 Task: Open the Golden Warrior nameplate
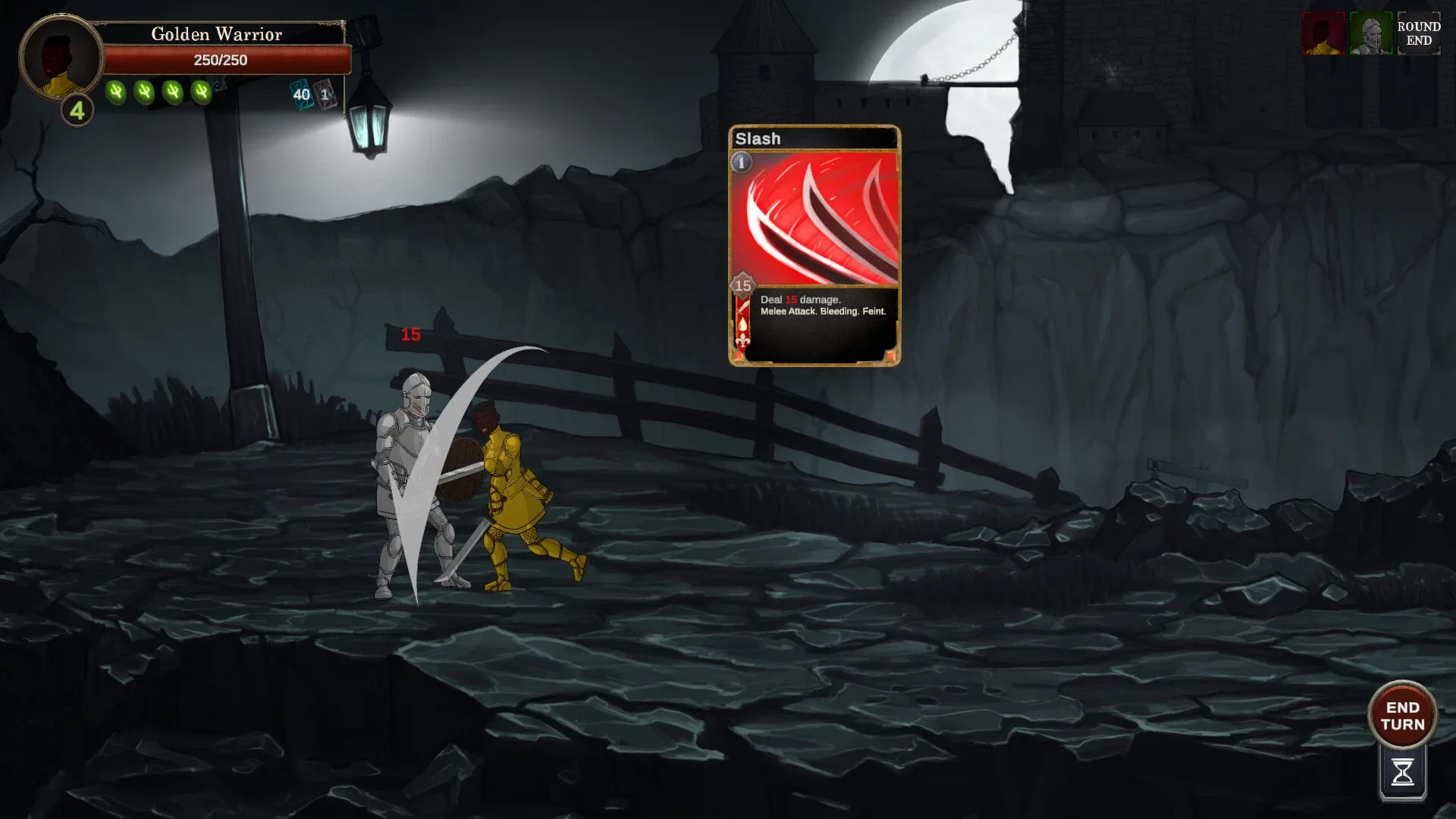click(216, 34)
